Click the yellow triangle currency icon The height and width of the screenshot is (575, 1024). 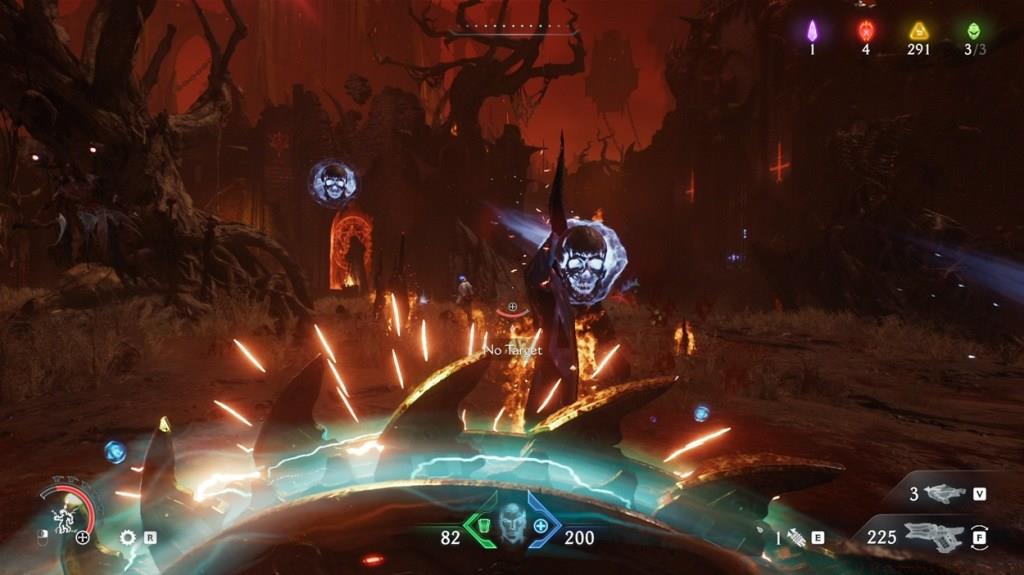(919, 30)
